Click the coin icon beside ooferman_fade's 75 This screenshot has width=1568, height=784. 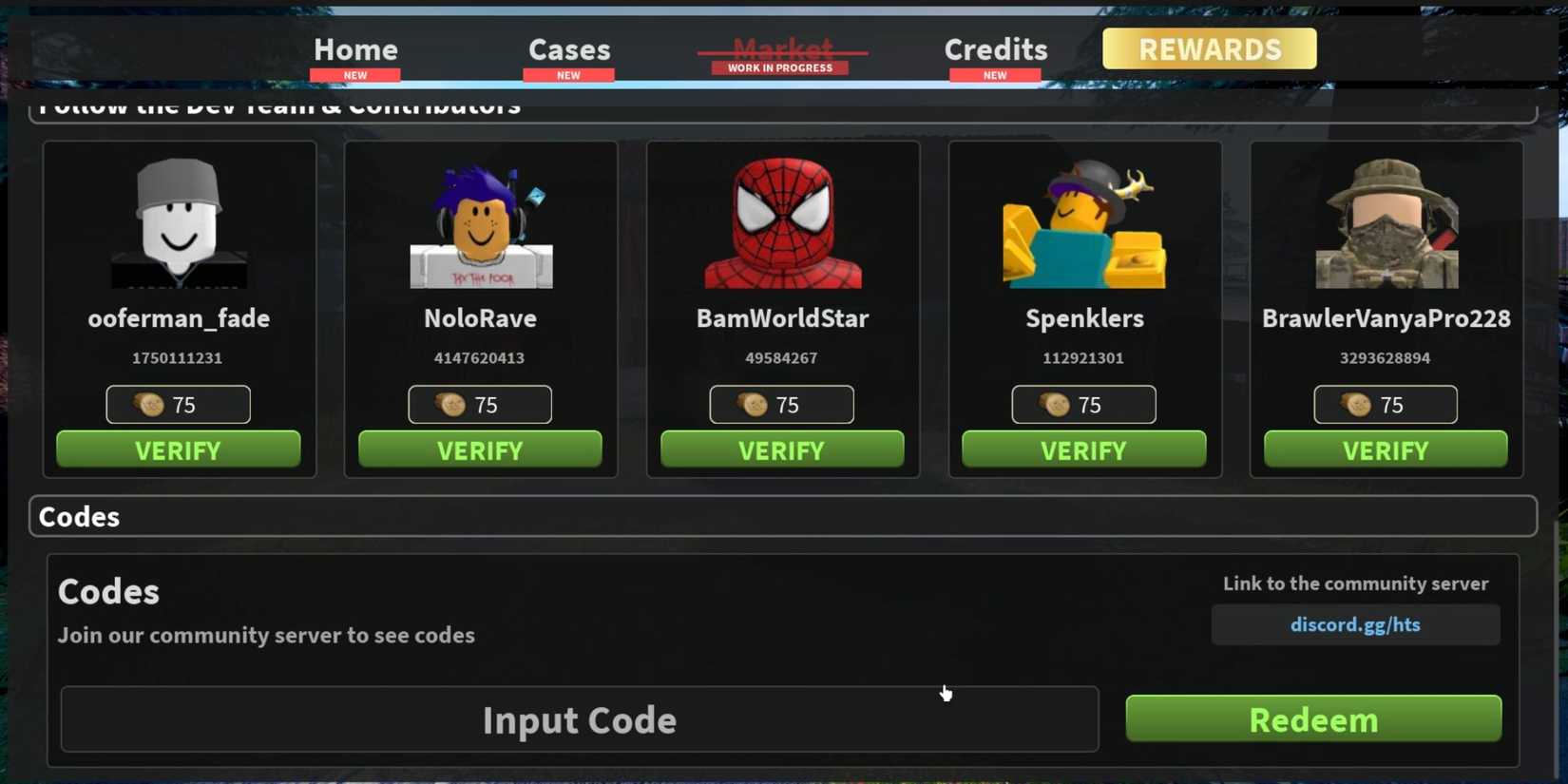click(150, 404)
